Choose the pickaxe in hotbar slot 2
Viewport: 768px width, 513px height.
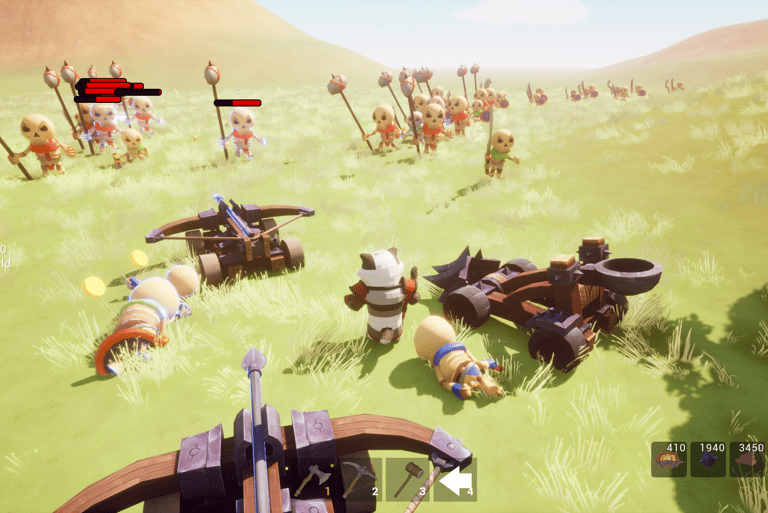[358, 480]
